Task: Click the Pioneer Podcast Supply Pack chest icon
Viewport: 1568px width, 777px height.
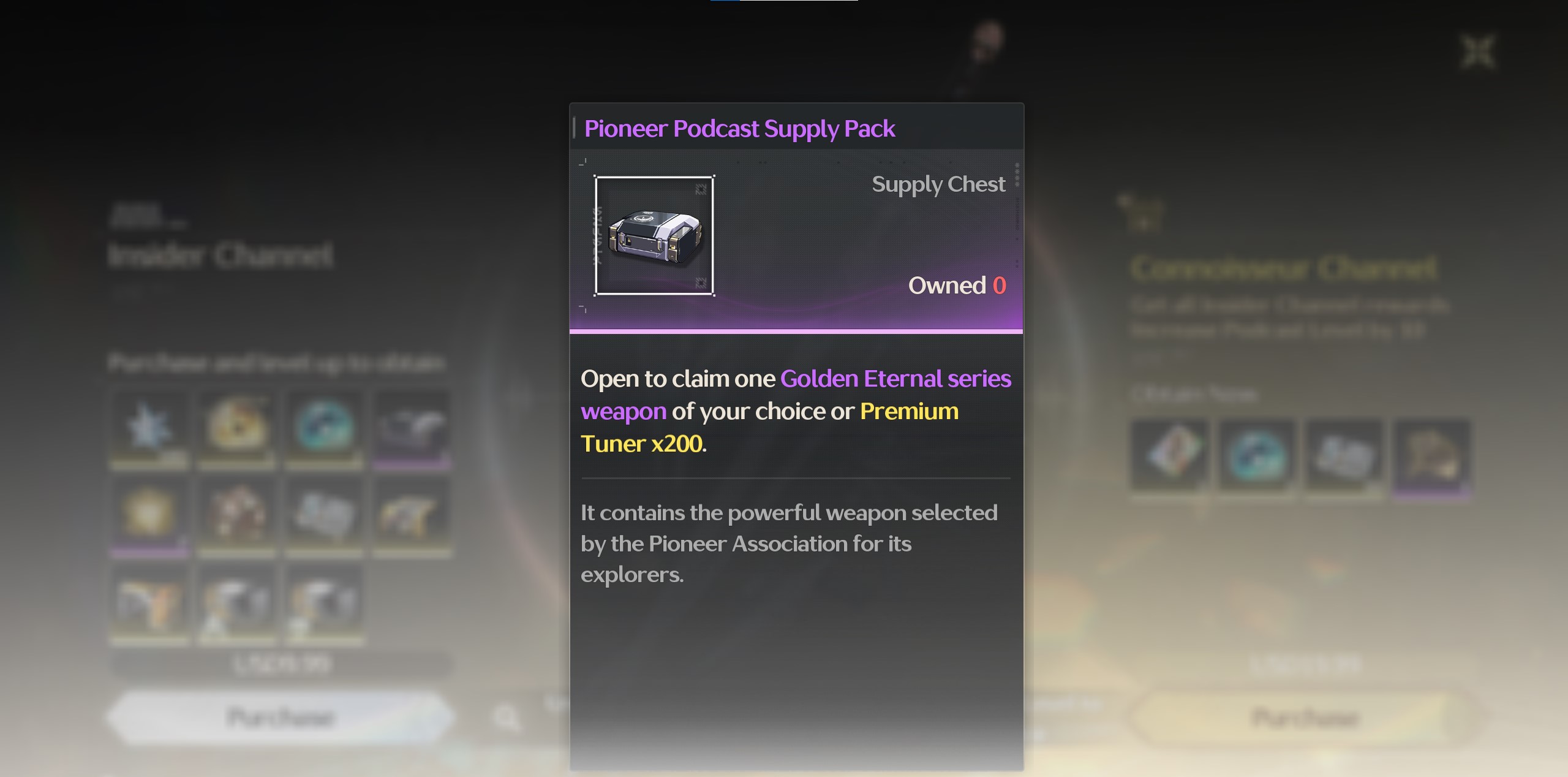Action: point(654,236)
